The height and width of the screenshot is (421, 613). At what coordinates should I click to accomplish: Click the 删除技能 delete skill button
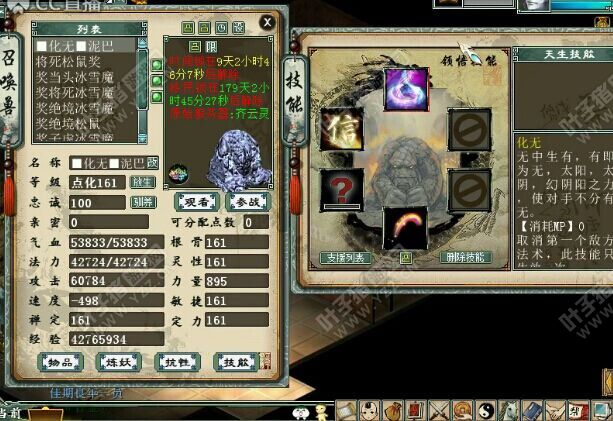[x=464, y=257]
